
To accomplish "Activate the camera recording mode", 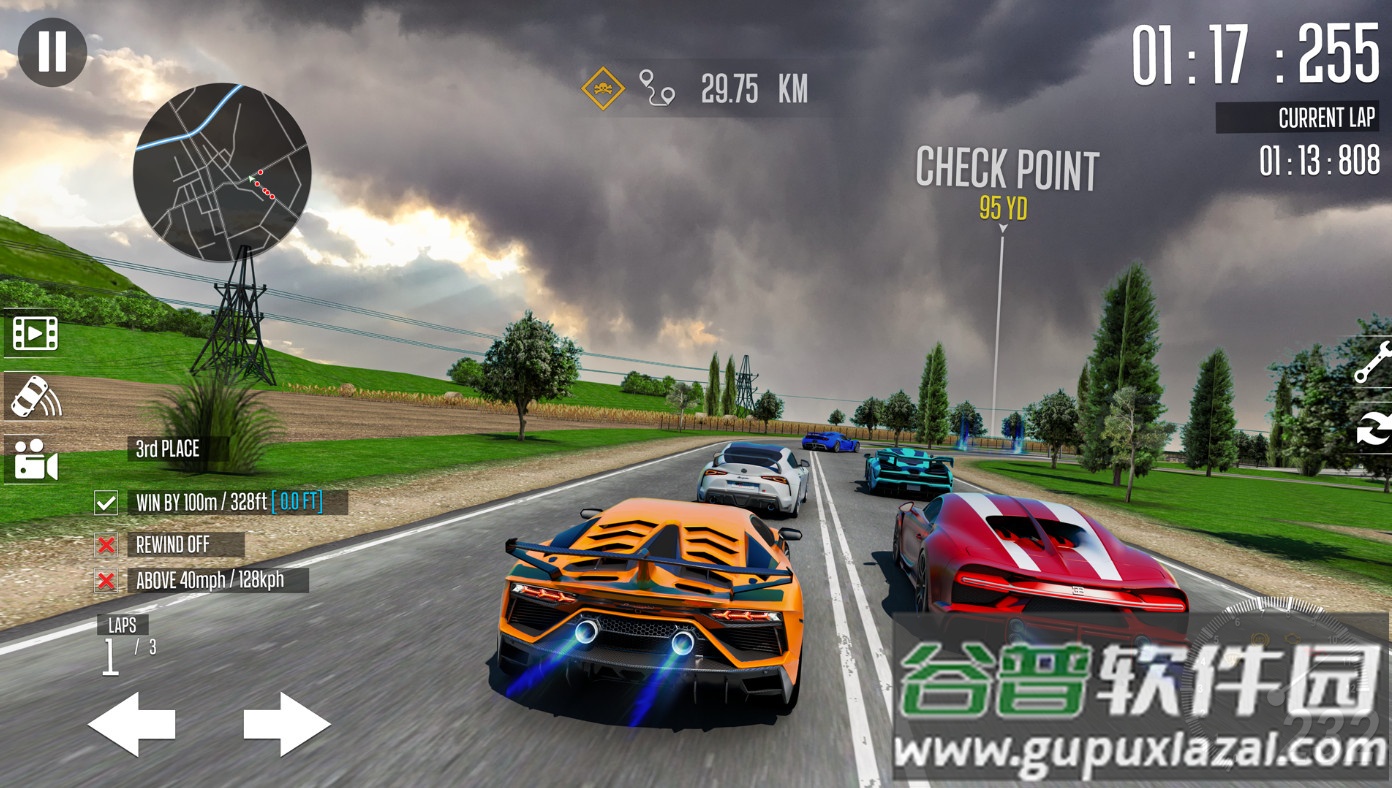I will click(35, 462).
